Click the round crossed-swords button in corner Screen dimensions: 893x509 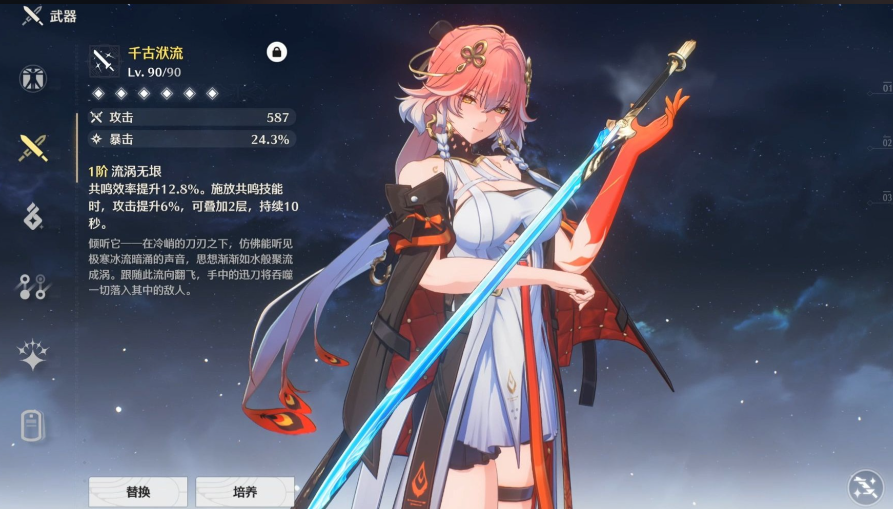pyautogui.click(x=864, y=487)
